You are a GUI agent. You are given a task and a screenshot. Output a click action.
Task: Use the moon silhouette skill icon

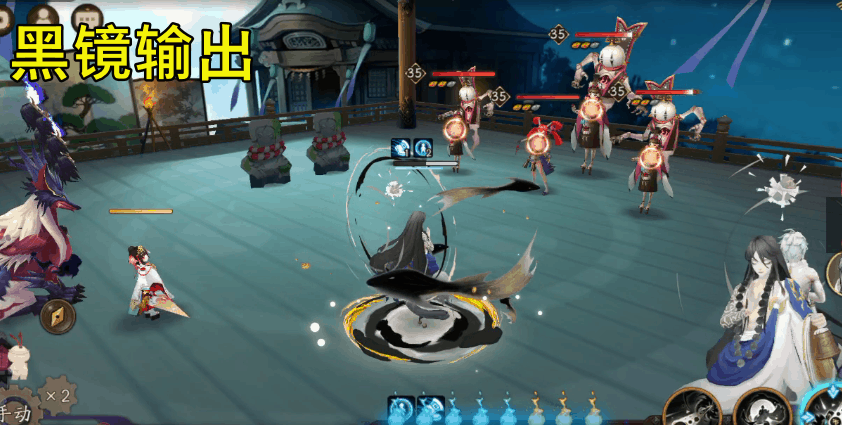pos(762,407)
